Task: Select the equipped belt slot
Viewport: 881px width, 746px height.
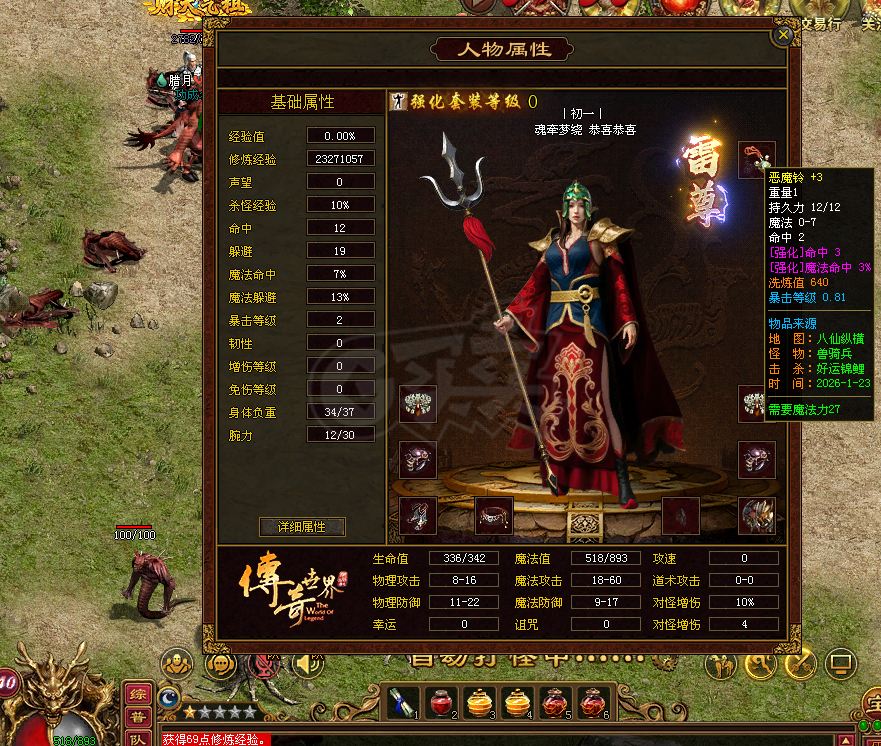Action: tap(491, 516)
